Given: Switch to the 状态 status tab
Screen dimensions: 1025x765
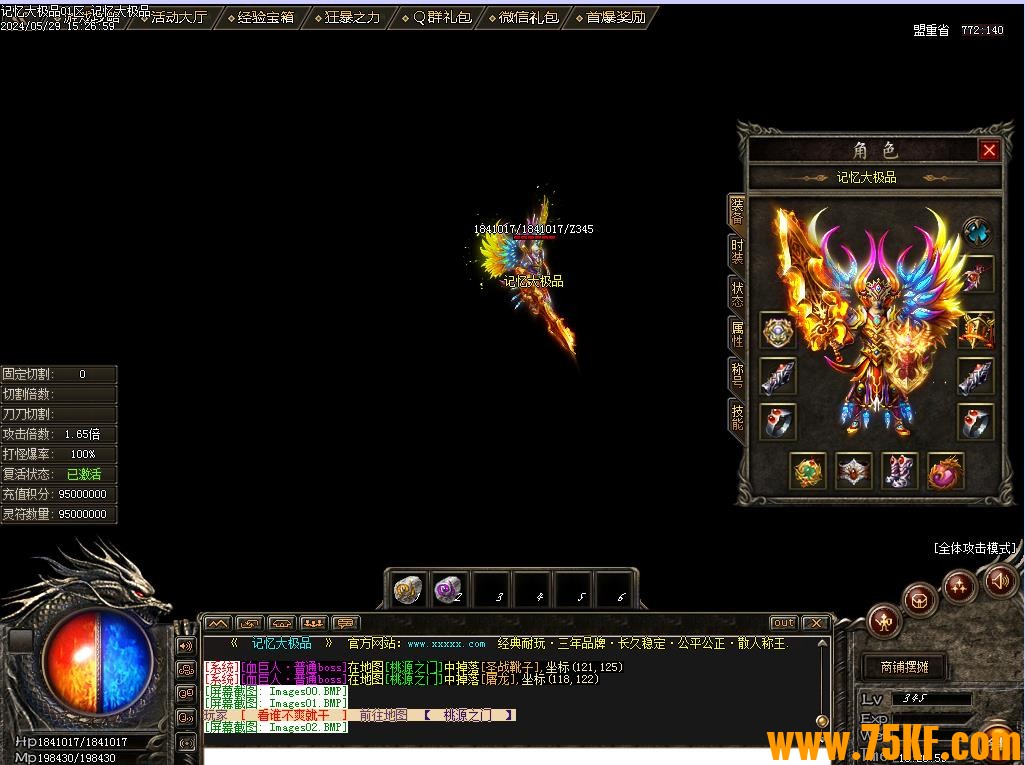Looking at the screenshot, I should [737, 293].
